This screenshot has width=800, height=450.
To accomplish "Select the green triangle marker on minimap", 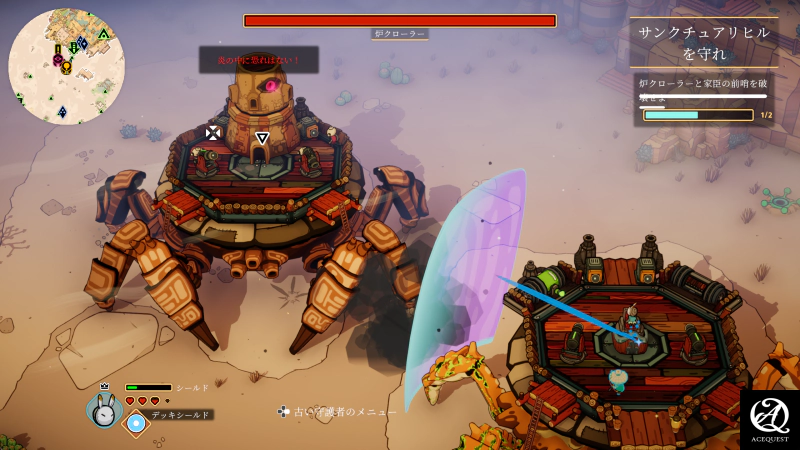I will click(x=104, y=34).
